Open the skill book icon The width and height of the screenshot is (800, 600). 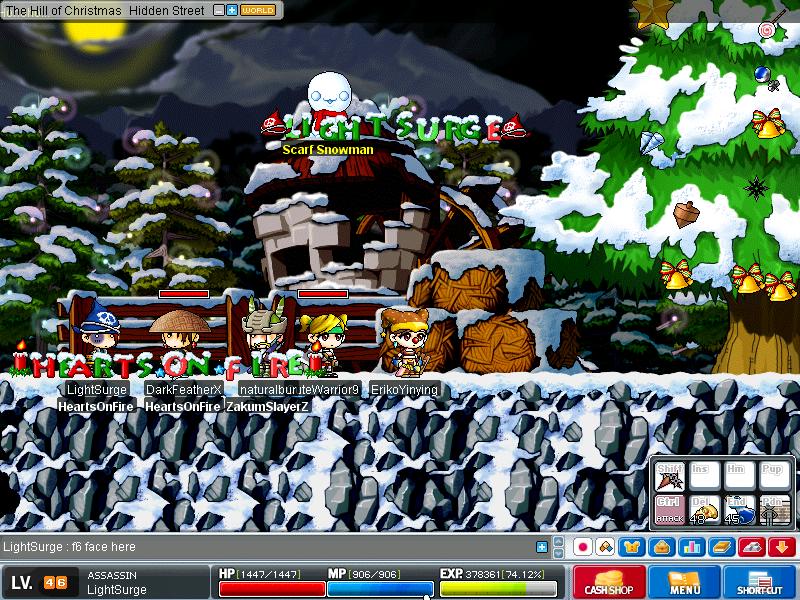click(719, 547)
